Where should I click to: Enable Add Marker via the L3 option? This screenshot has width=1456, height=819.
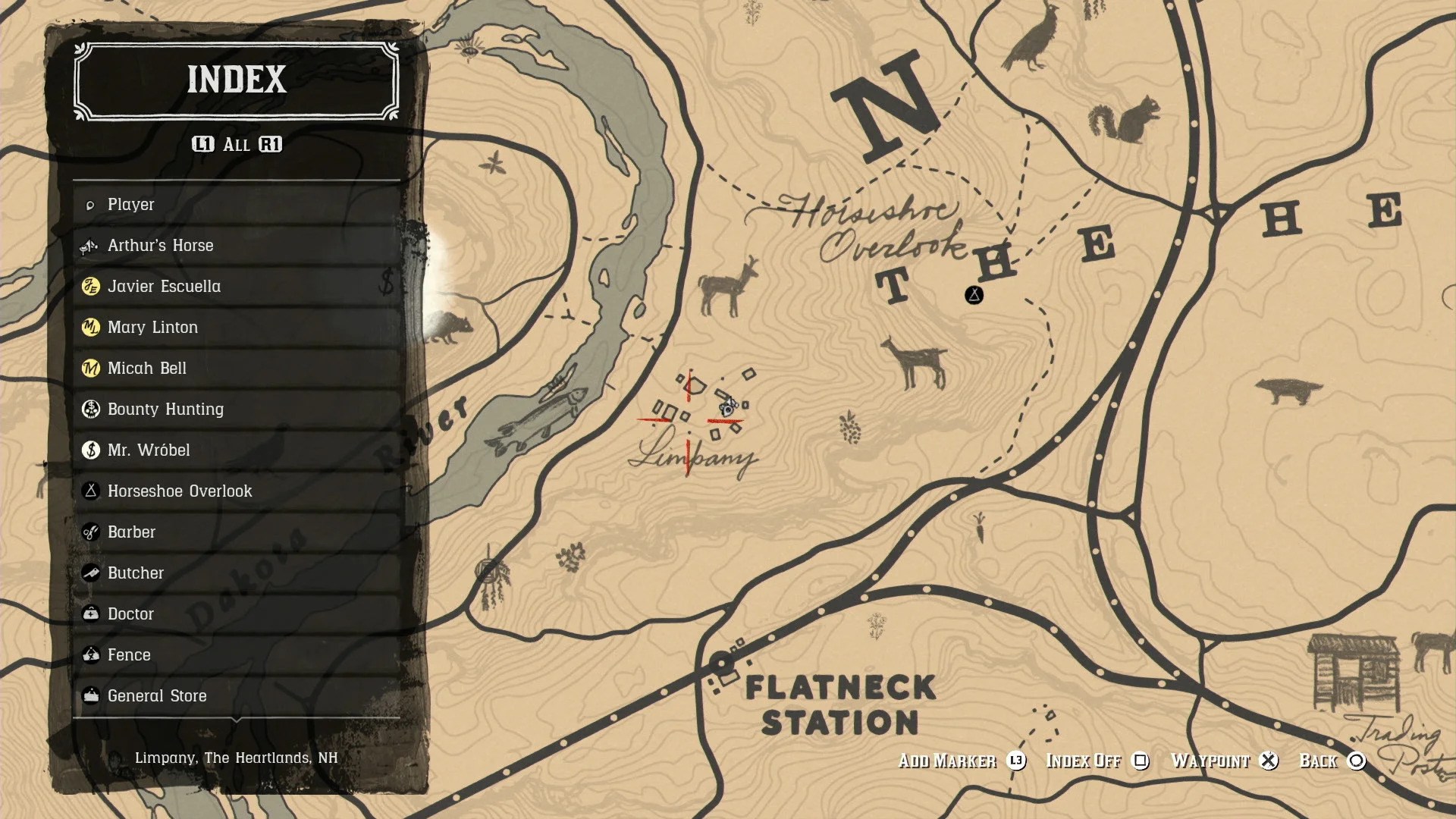[947, 761]
